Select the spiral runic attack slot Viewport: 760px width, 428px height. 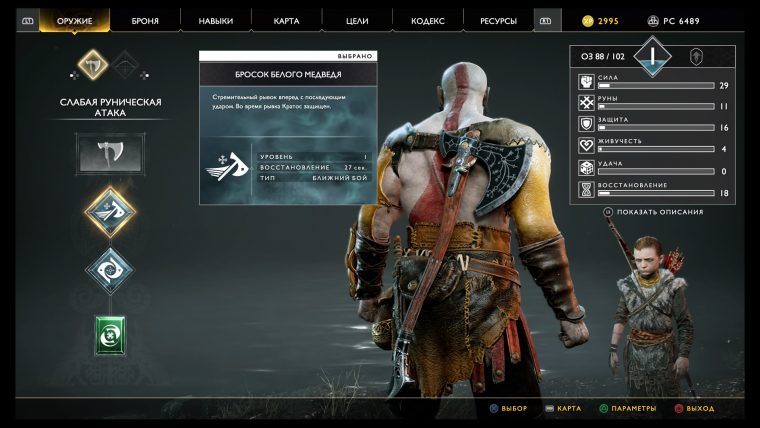pyautogui.click(x=110, y=270)
